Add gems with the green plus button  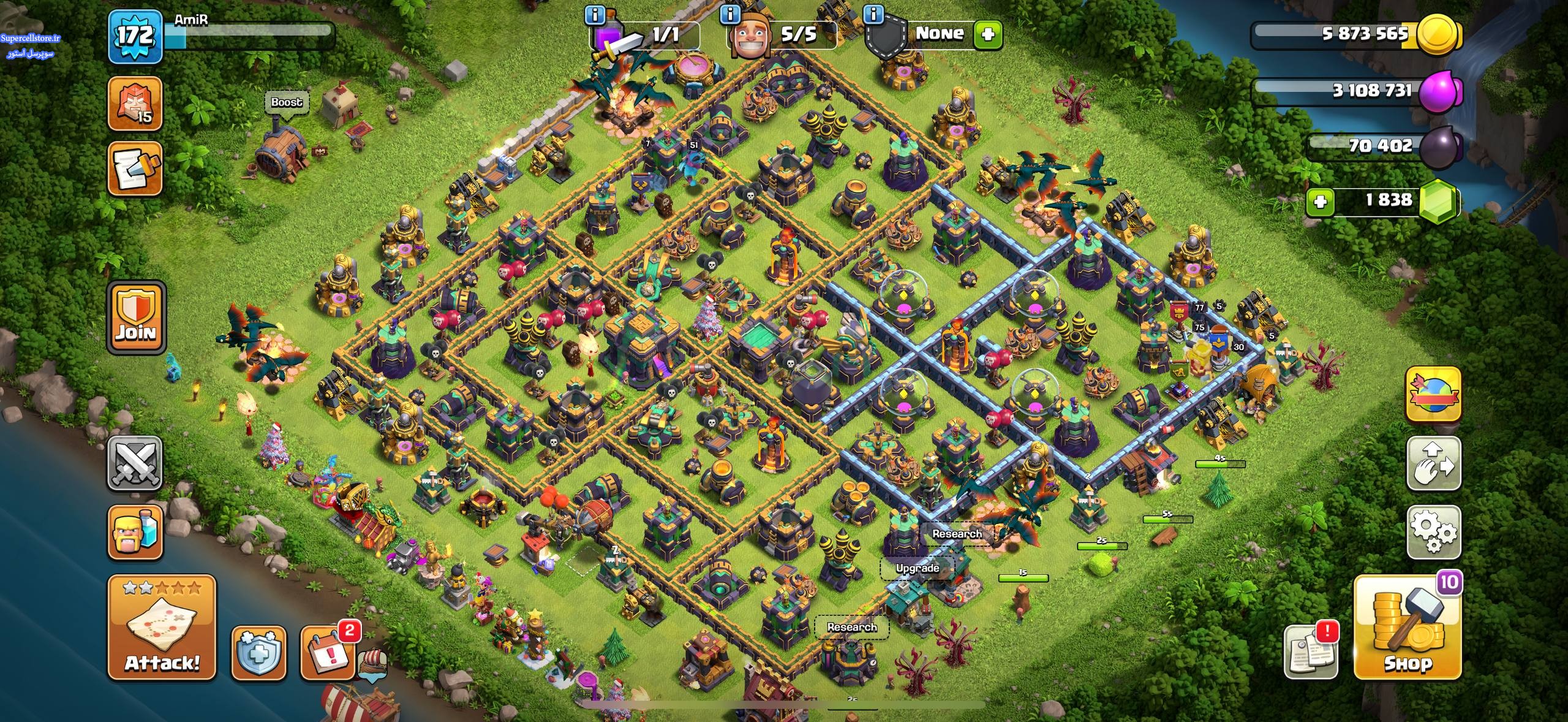tap(1320, 201)
